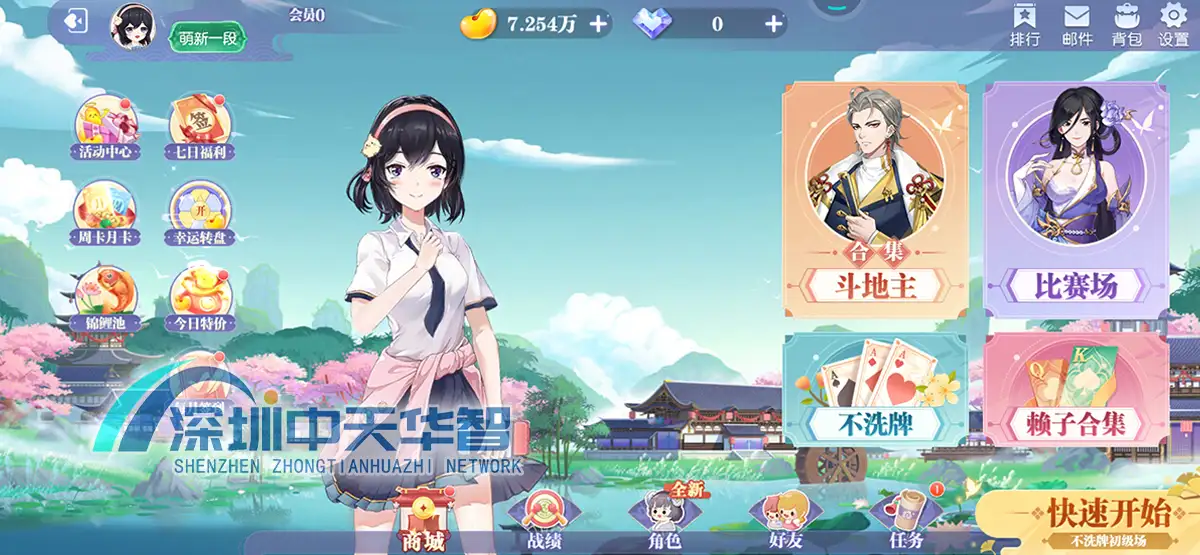Open the 排行 ranking icon
The image size is (1200, 555).
coord(1025,24)
